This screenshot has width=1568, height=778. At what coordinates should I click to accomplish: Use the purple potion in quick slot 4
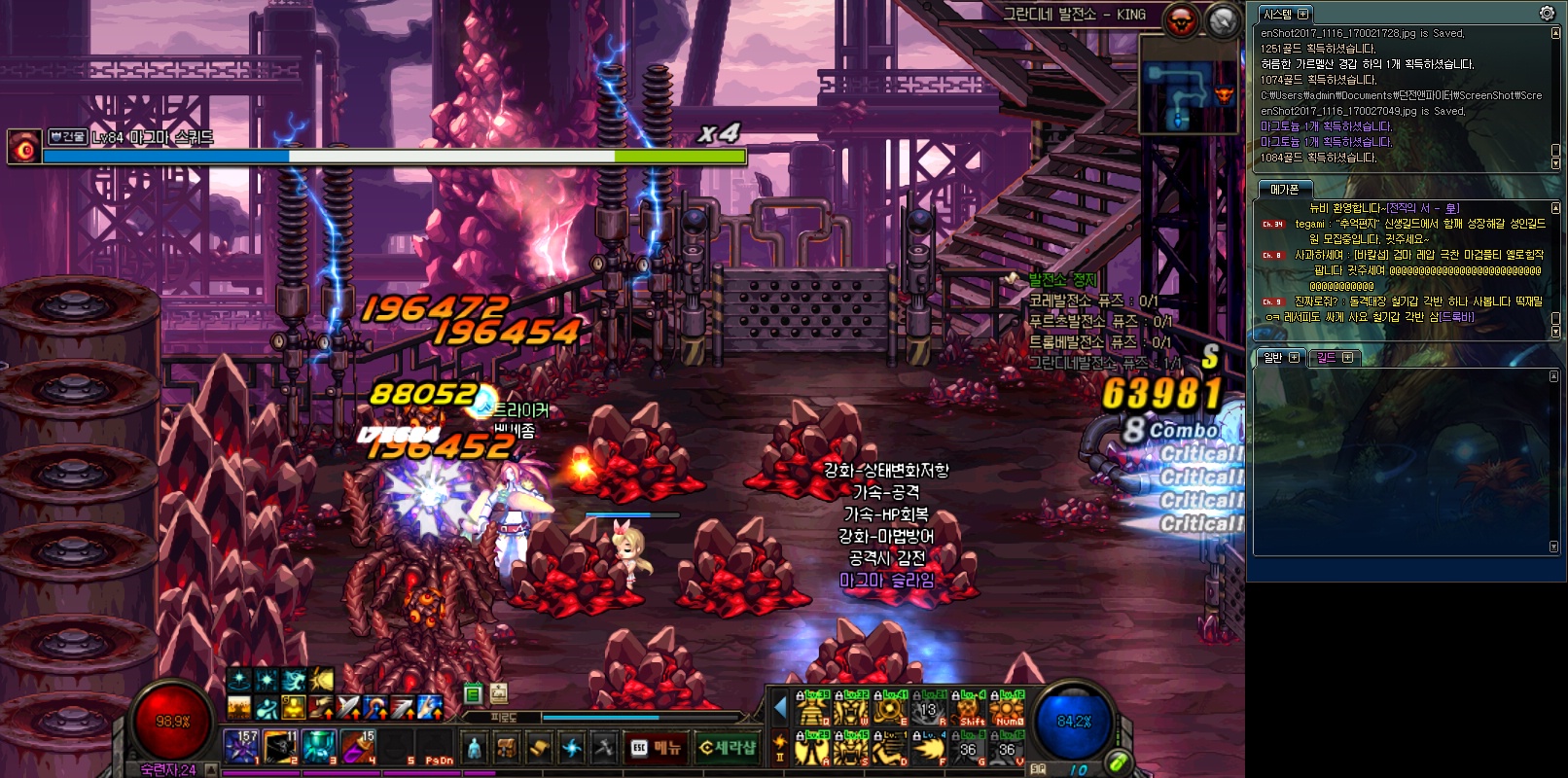tap(357, 746)
